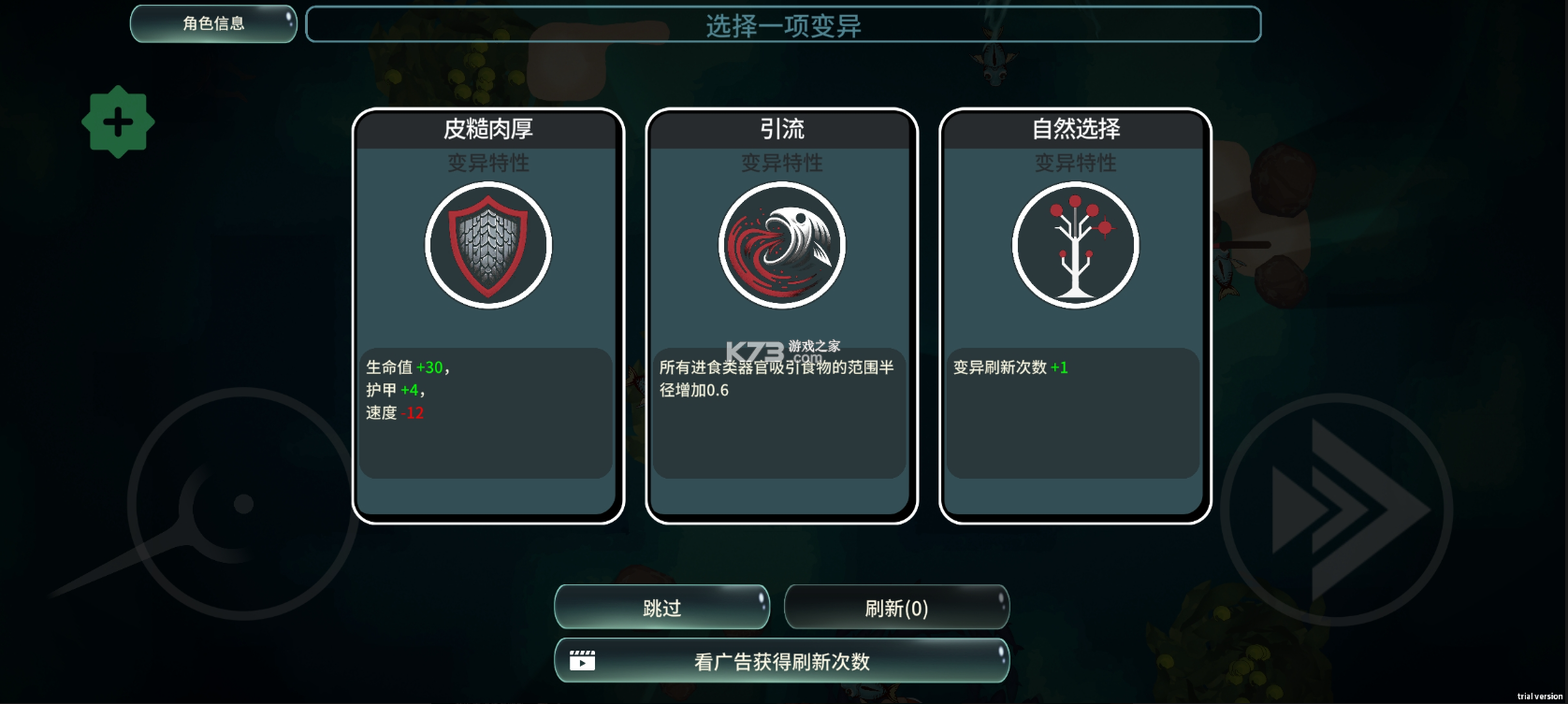Choose the 自然选择 mutation card
Viewport: 1568px width, 704px height.
[1074, 313]
